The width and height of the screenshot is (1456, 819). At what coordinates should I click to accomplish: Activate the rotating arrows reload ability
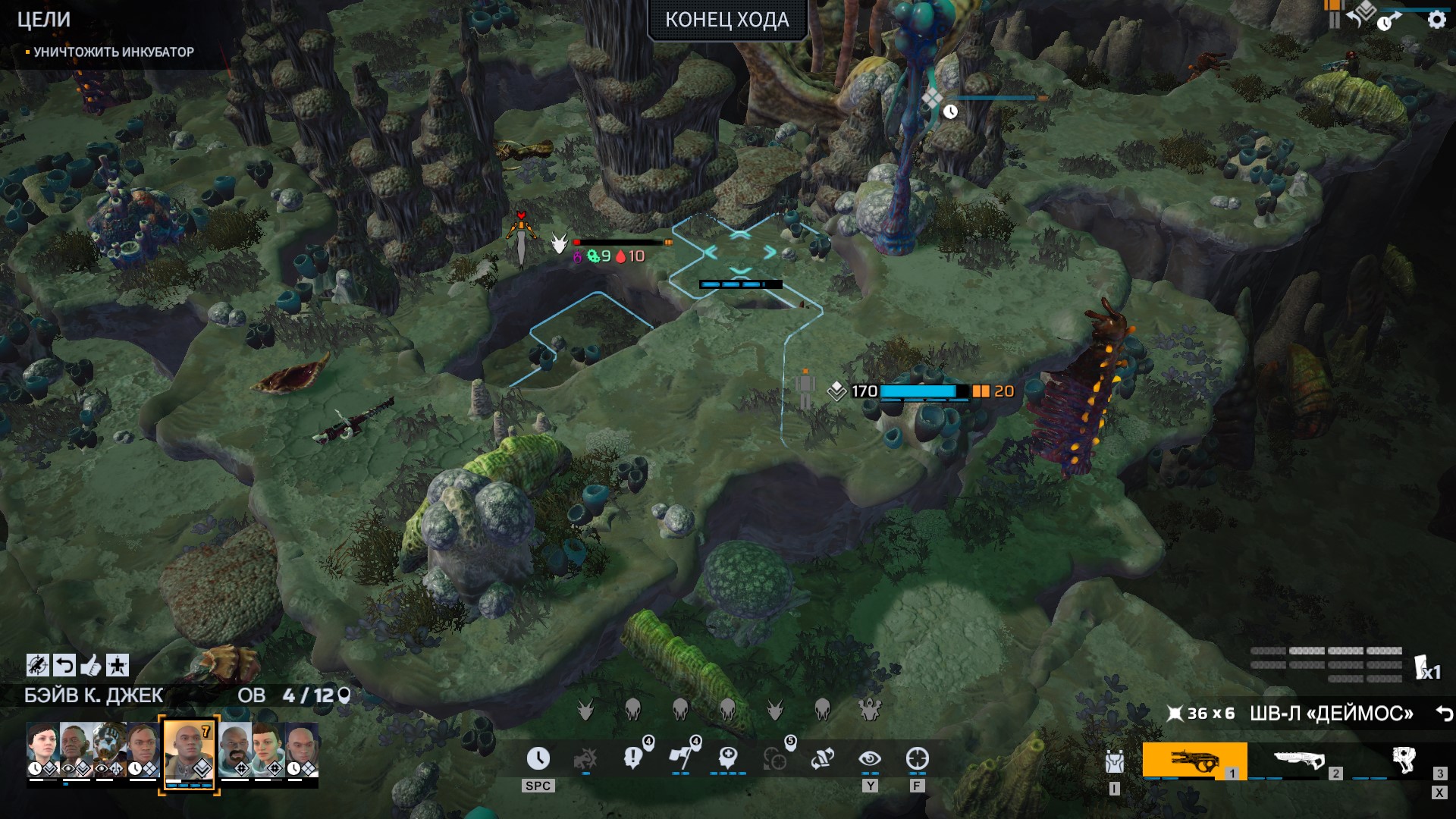(x=823, y=758)
